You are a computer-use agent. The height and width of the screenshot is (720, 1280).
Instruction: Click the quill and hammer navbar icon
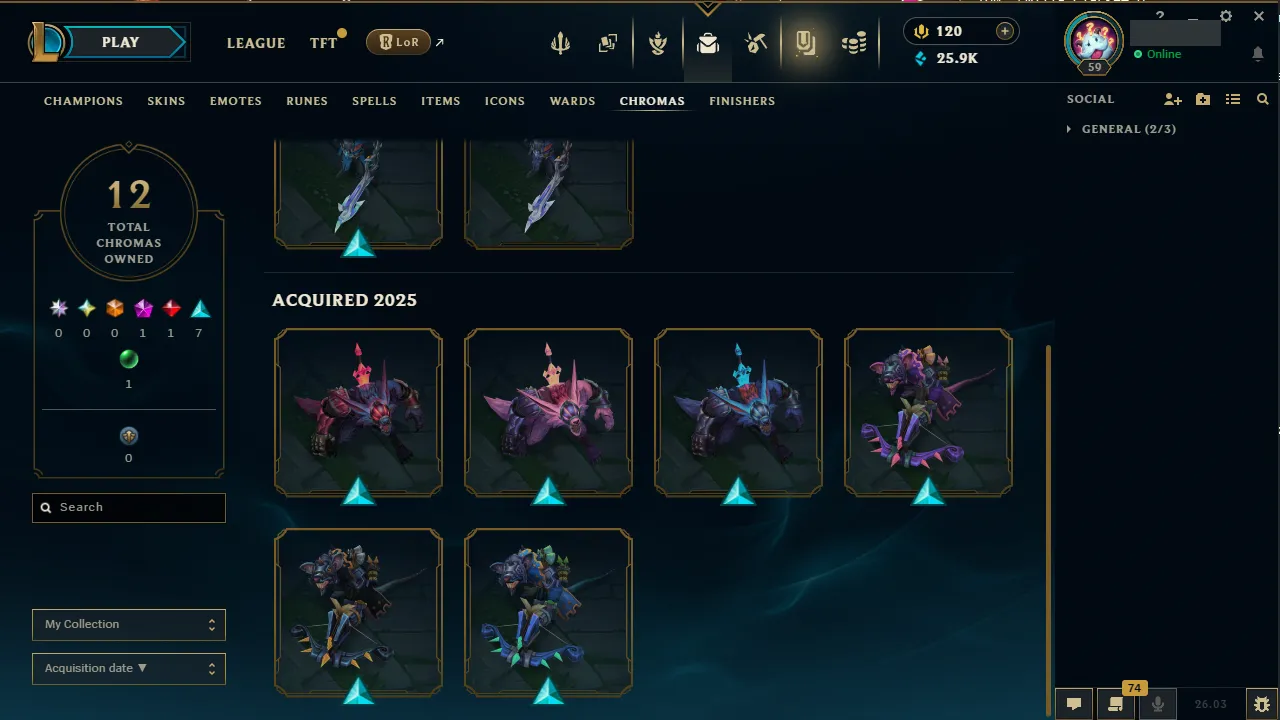tap(757, 42)
